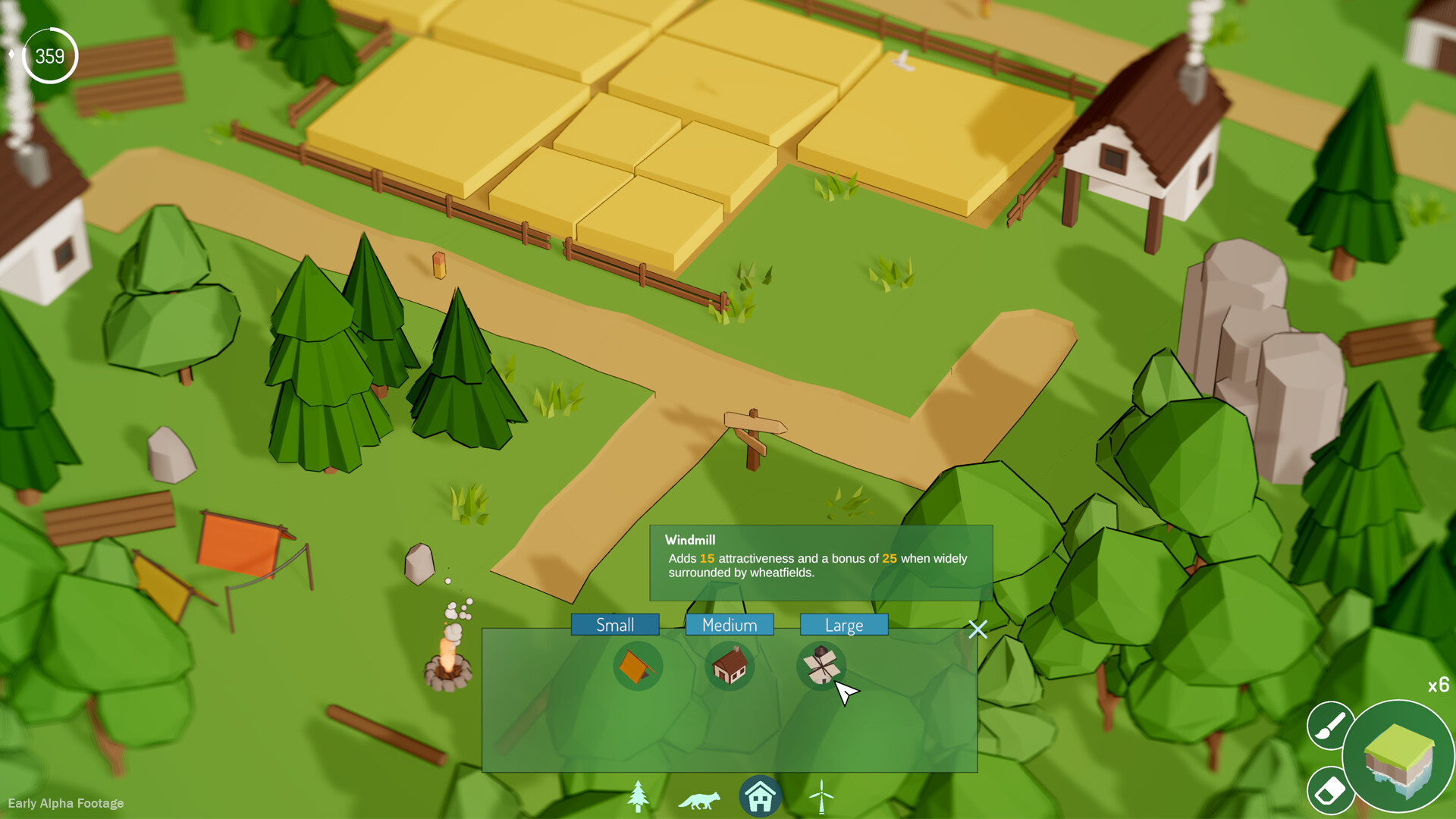Screen dimensions: 1456x819
Task: Choose the tent building icon
Action: (x=637, y=667)
